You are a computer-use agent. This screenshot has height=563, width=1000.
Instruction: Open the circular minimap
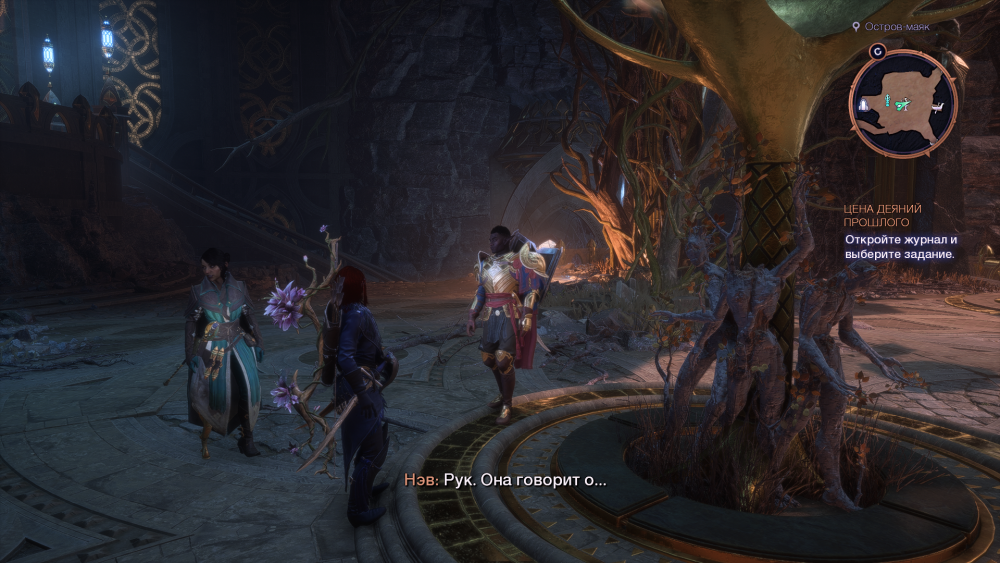[x=903, y=103]
